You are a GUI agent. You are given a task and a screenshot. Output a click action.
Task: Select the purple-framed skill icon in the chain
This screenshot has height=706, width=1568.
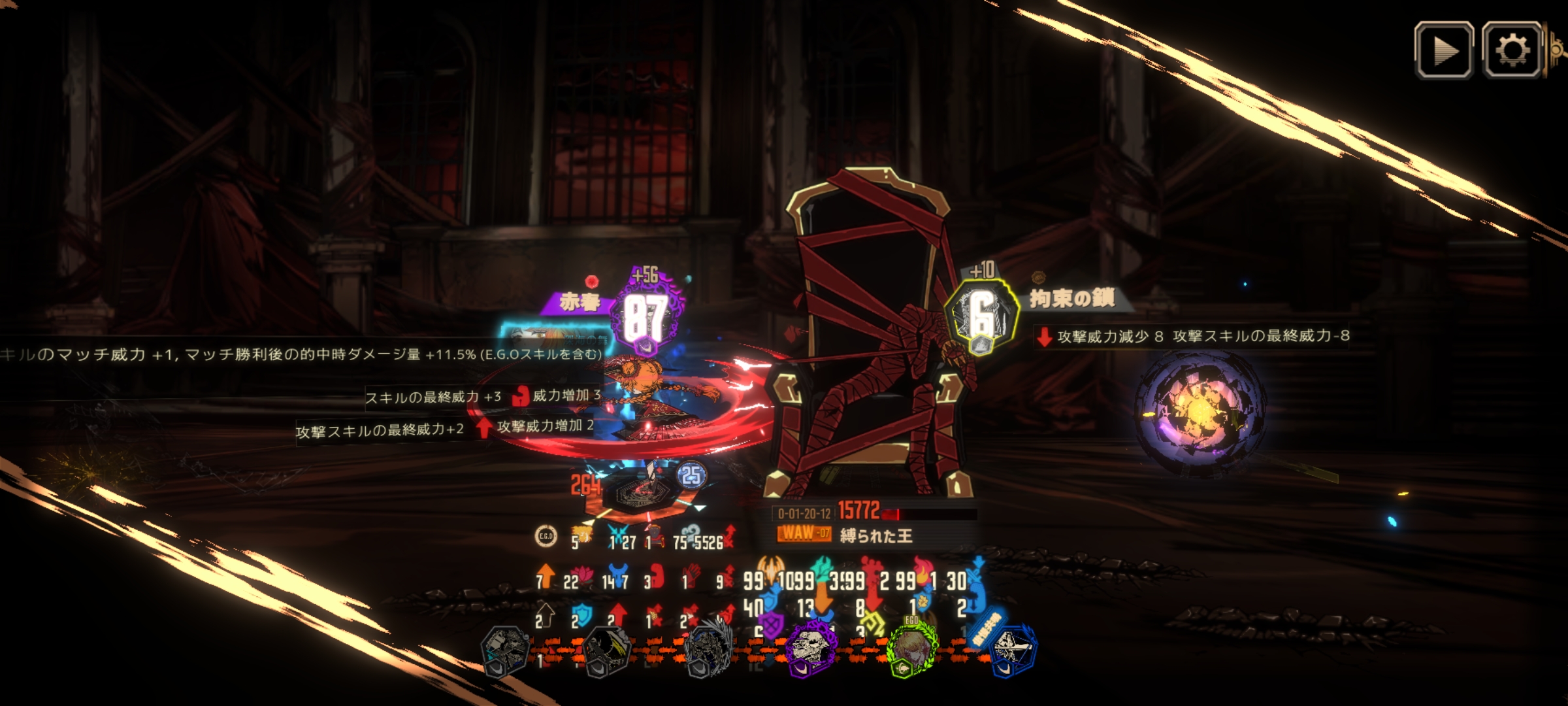click(811, 649)
